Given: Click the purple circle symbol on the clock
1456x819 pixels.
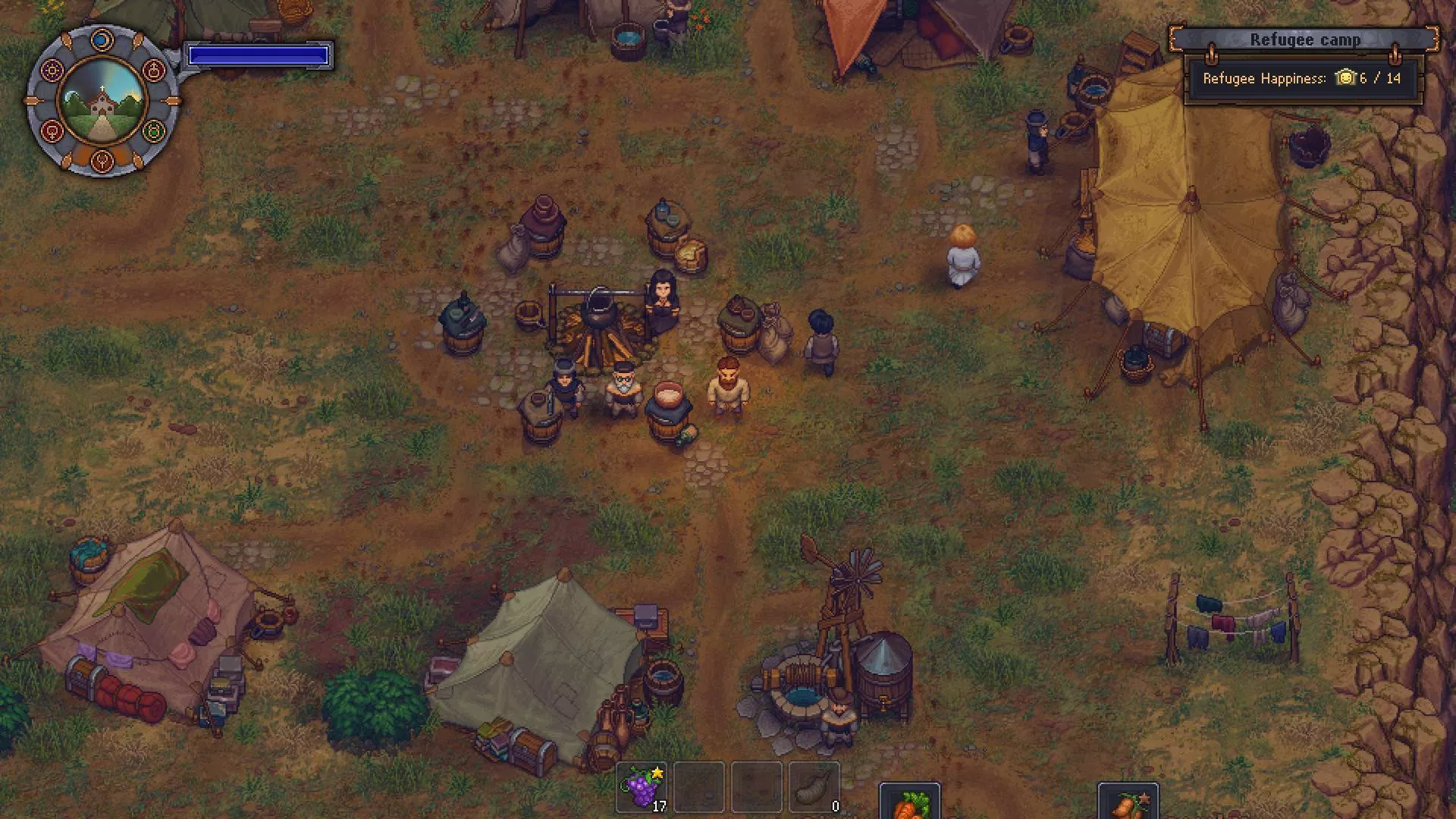Looking at the screenshot, I should 52,70.
